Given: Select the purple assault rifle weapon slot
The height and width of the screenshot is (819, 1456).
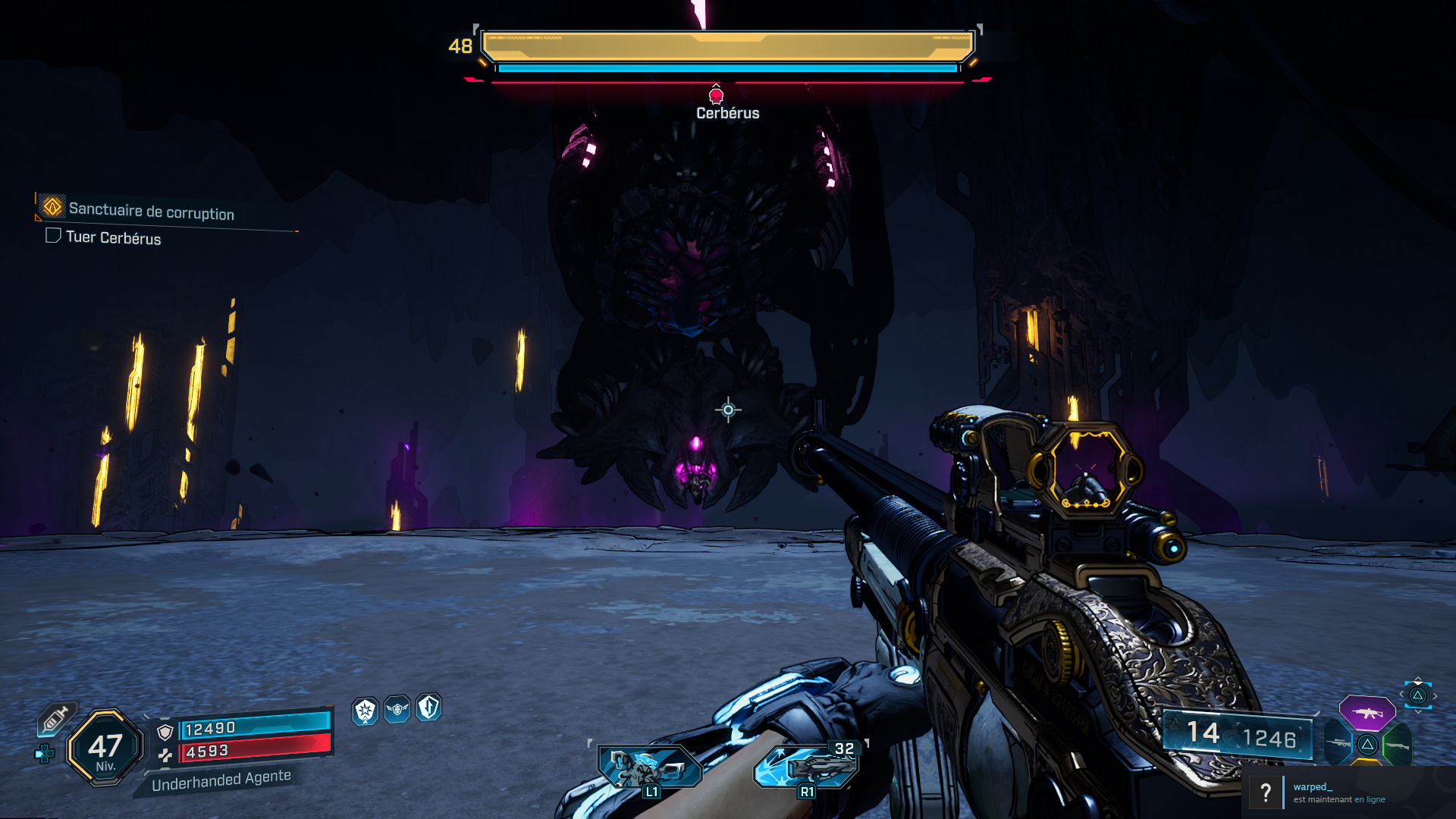Looking at the screenshot, I should 1367,713.
